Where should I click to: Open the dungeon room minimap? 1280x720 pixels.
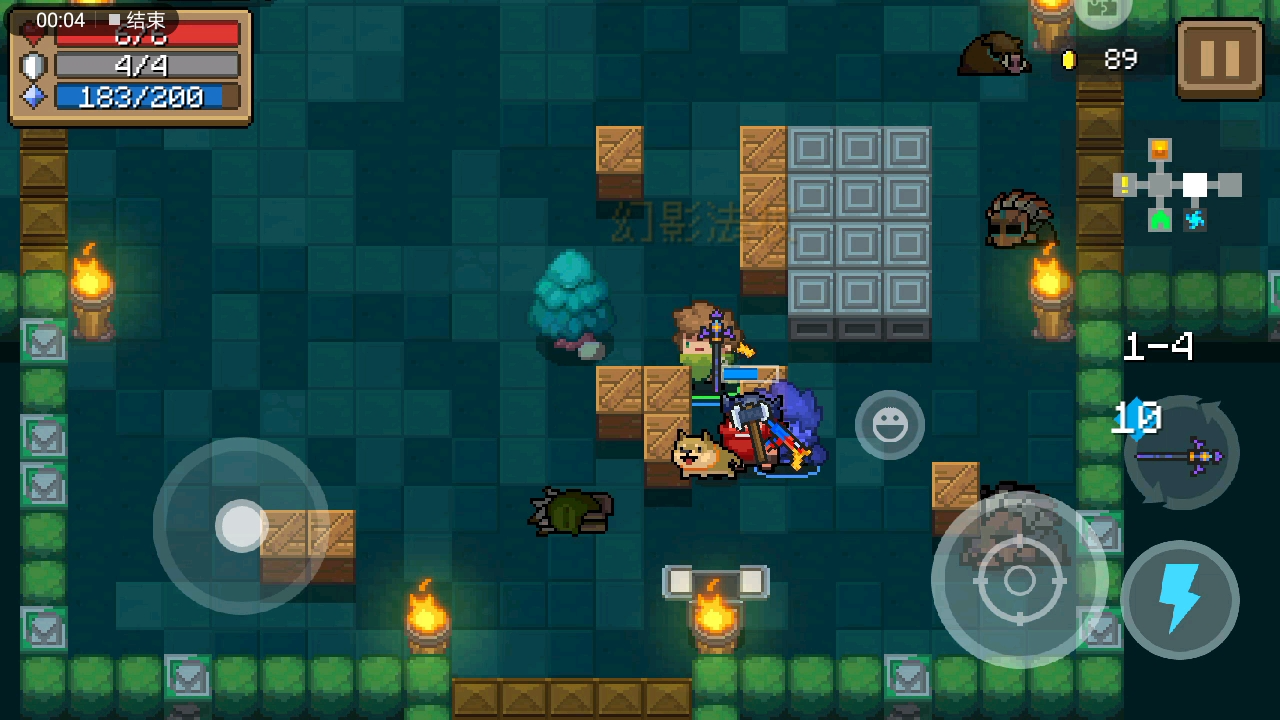(x=1177, y=186)
